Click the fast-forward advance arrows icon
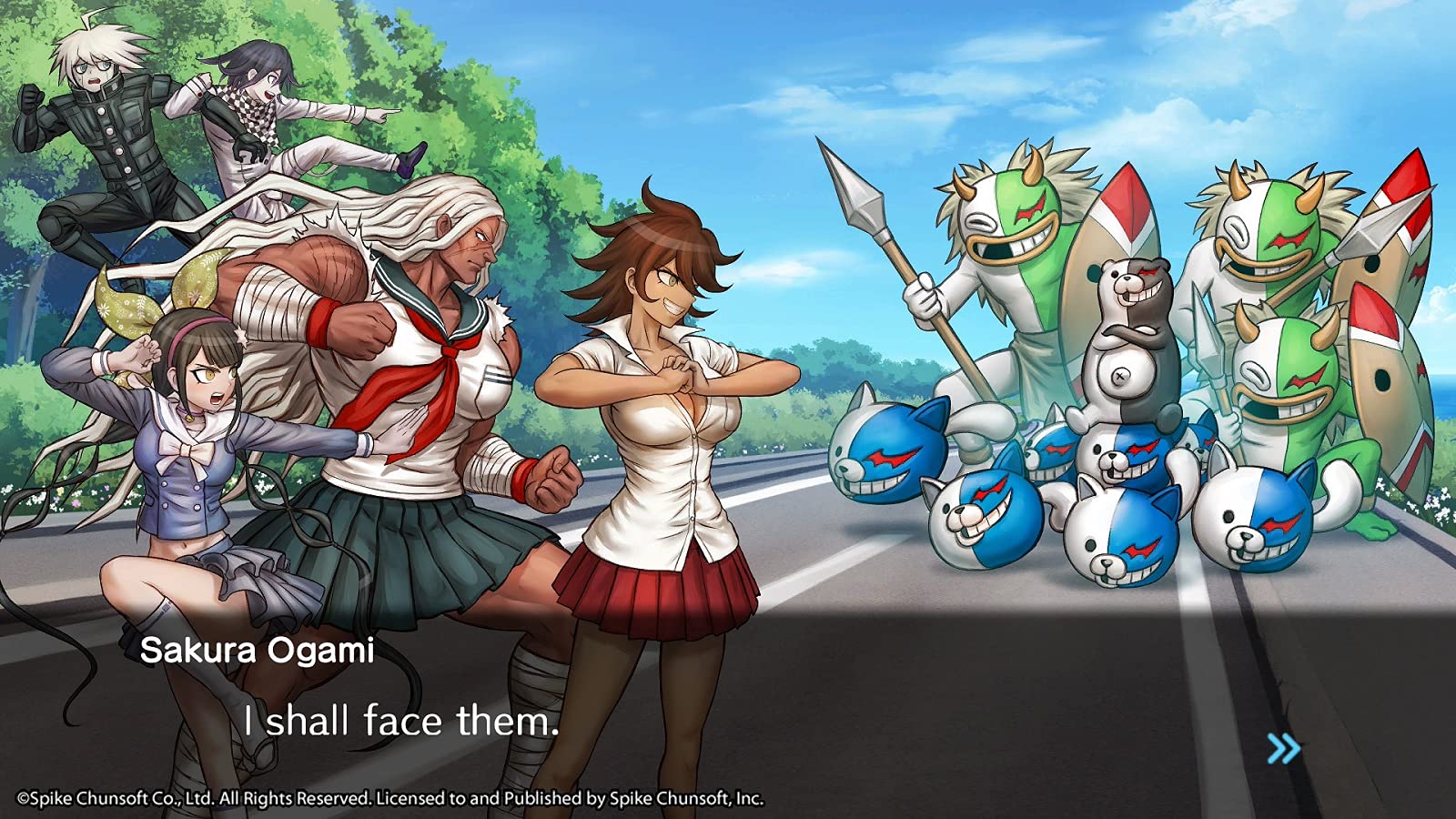The width and height of the screenshot is (1456, 819). (x=1282, y=748)
